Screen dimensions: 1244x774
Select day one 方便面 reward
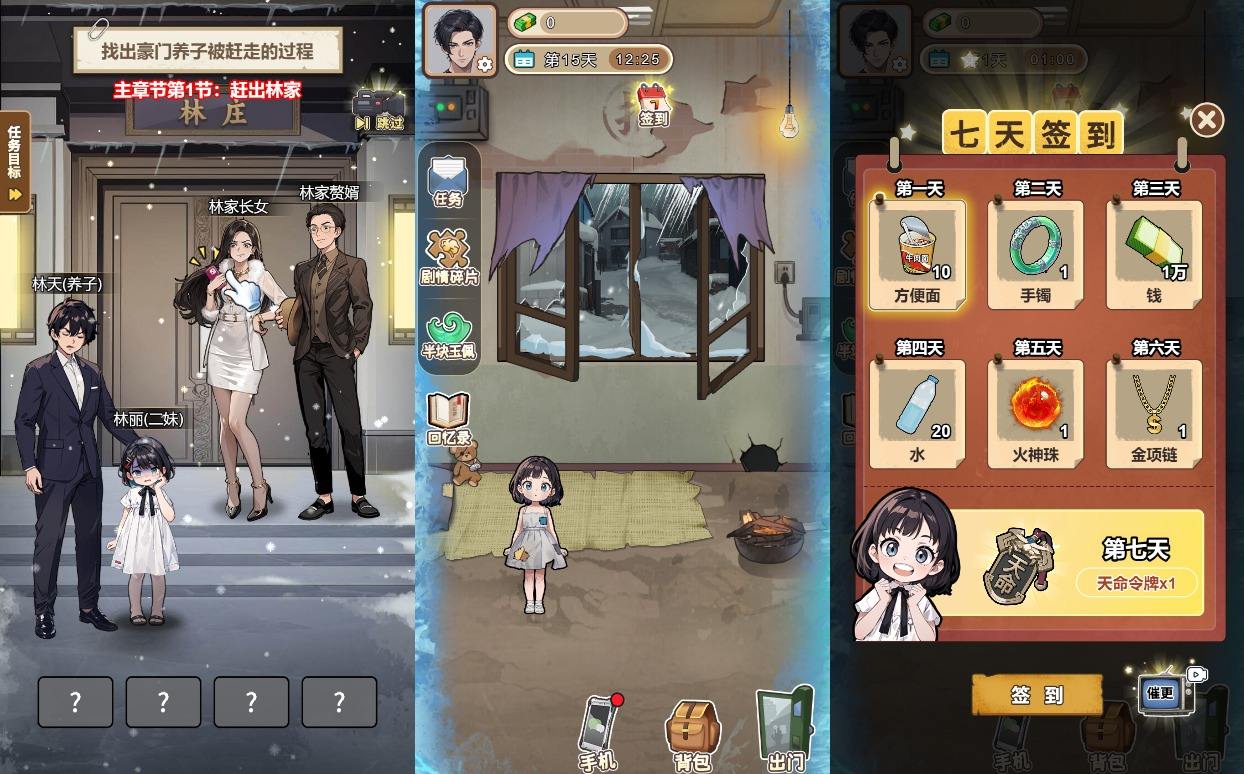[x=918, y=254]
